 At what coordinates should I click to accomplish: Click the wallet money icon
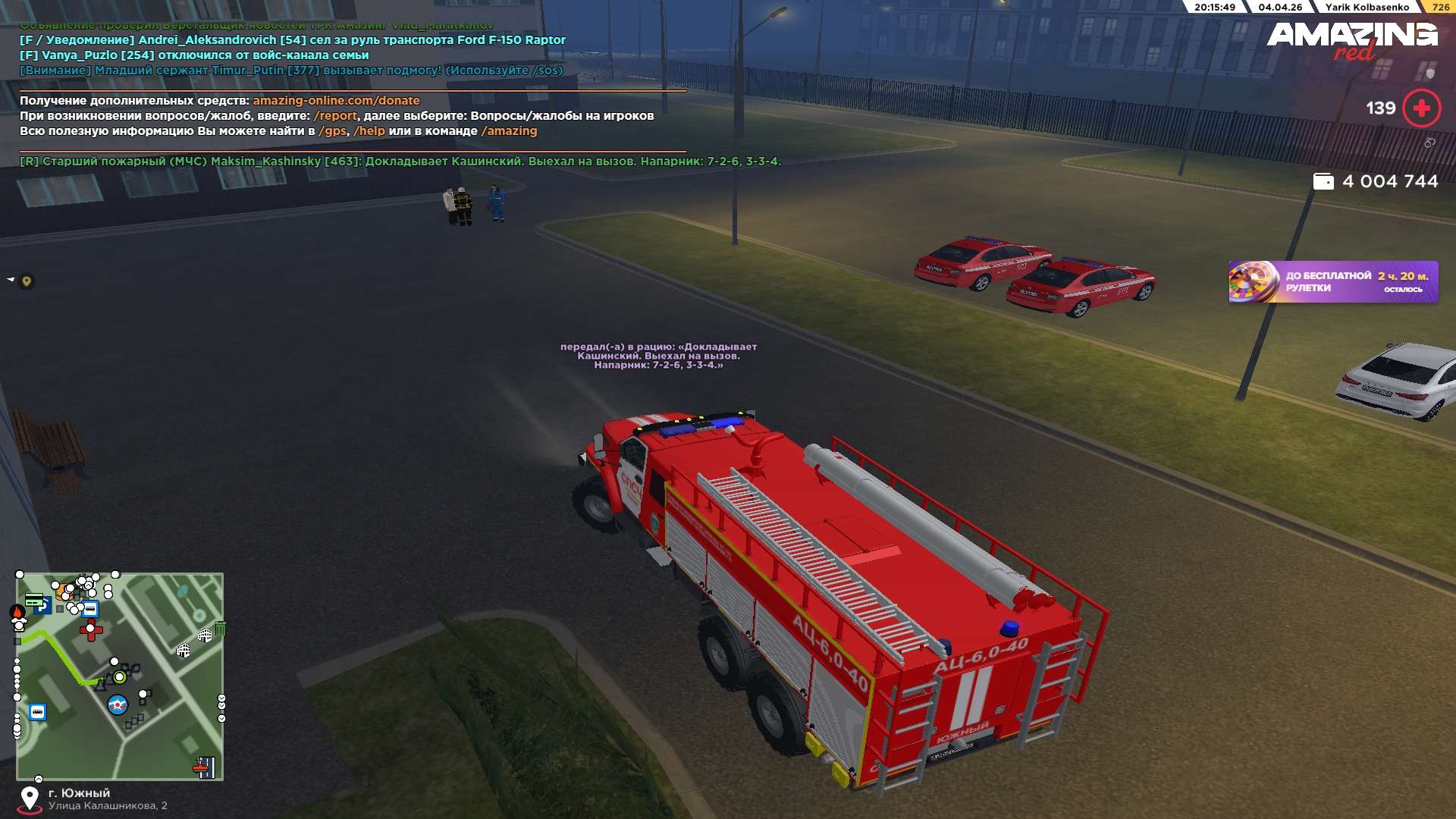tap(1323, 182)
